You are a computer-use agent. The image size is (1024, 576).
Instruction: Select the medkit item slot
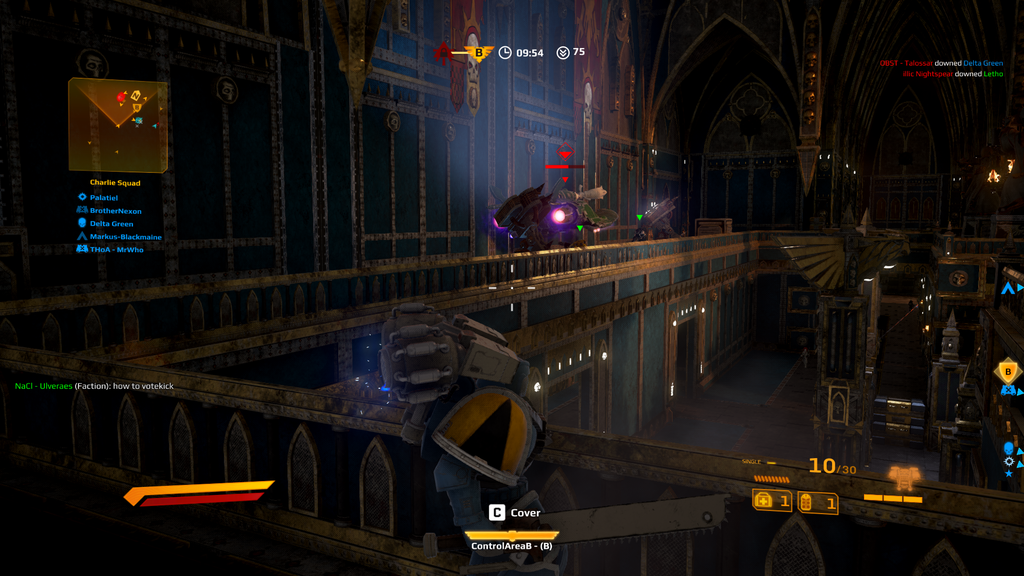(773, 500)
